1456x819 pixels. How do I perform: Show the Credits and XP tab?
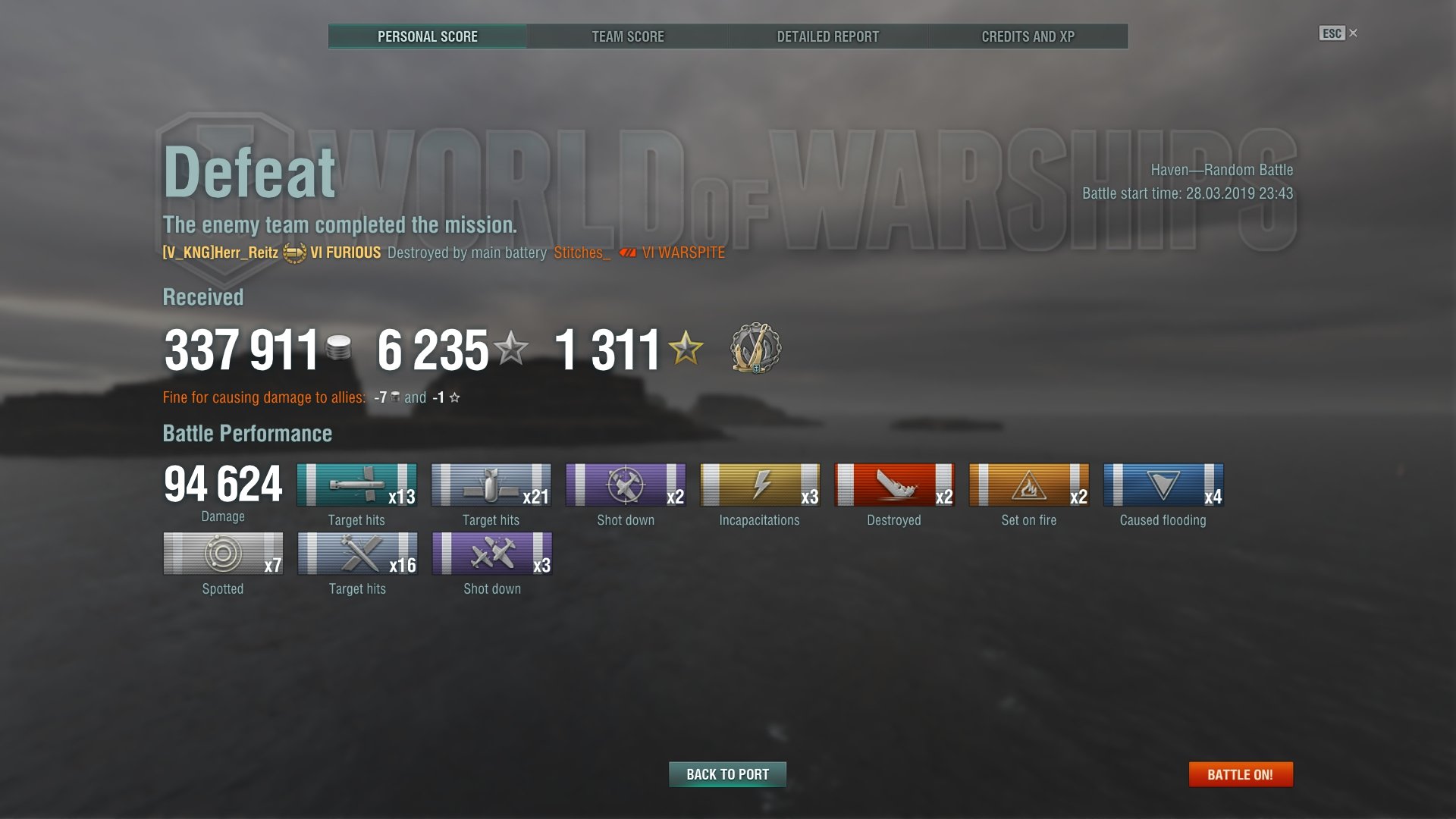(1028, 36)
